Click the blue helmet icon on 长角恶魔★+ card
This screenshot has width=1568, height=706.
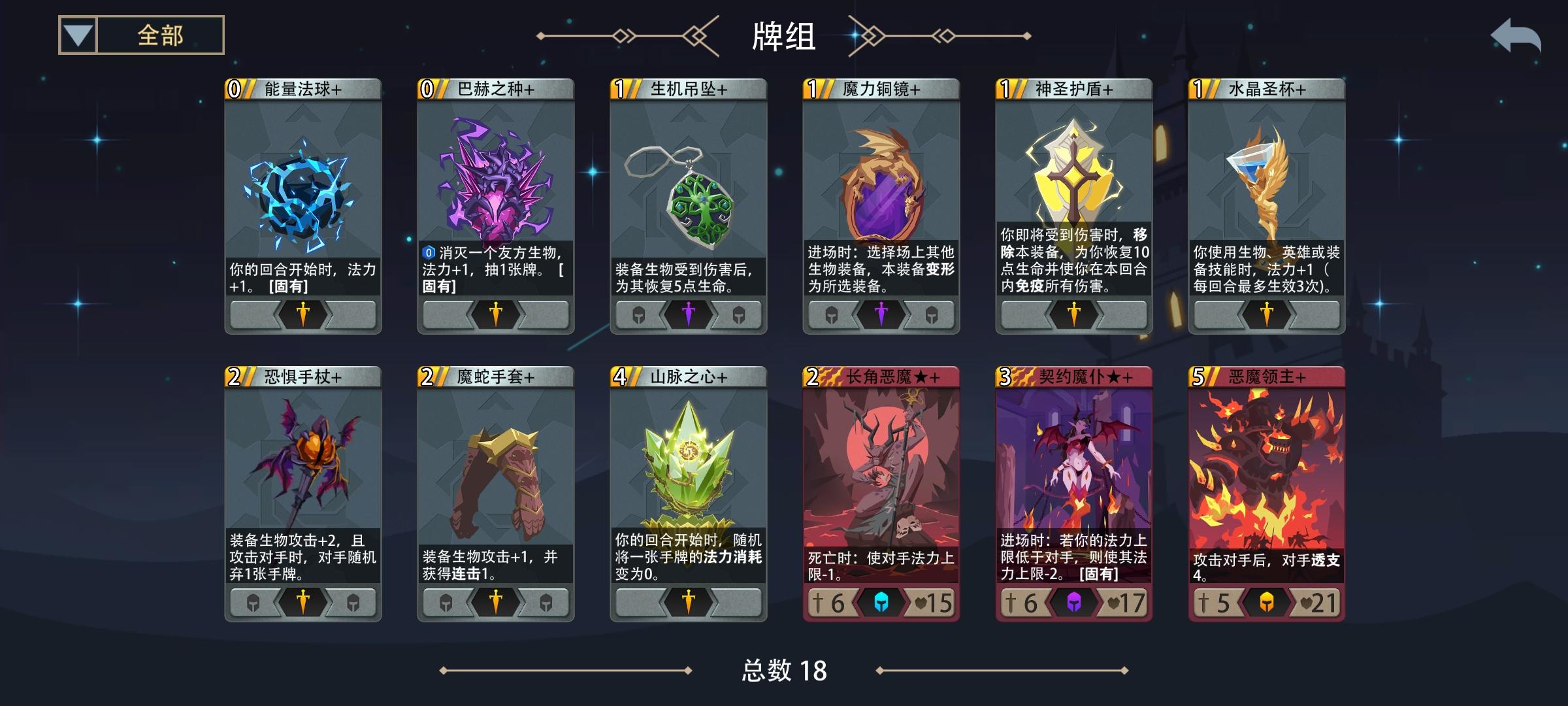coord(879,603)
